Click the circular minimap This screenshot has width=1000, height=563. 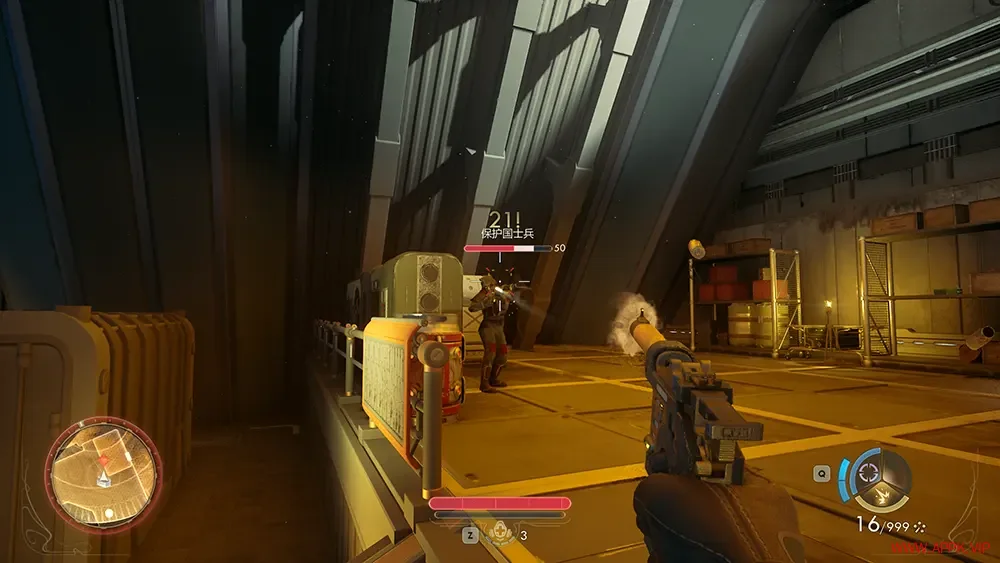click(x=103, y=473)
